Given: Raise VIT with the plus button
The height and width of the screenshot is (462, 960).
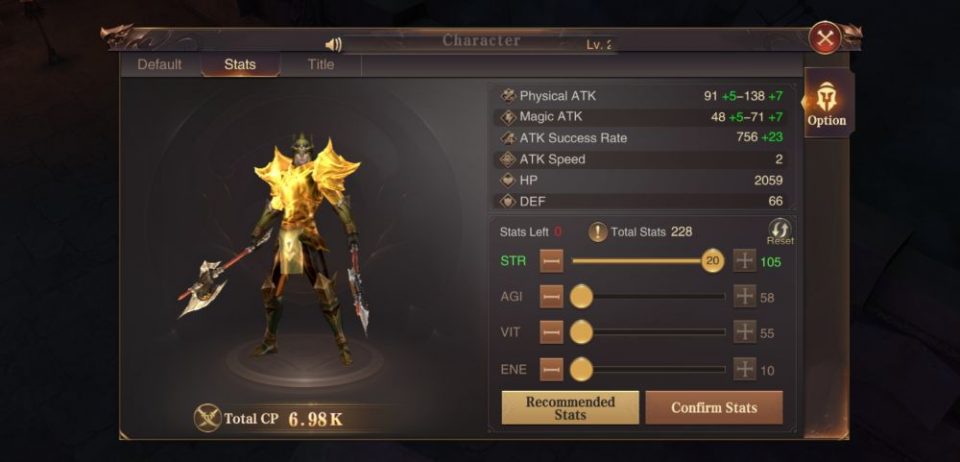Looking at the screenshot, I should coord(745,333).
